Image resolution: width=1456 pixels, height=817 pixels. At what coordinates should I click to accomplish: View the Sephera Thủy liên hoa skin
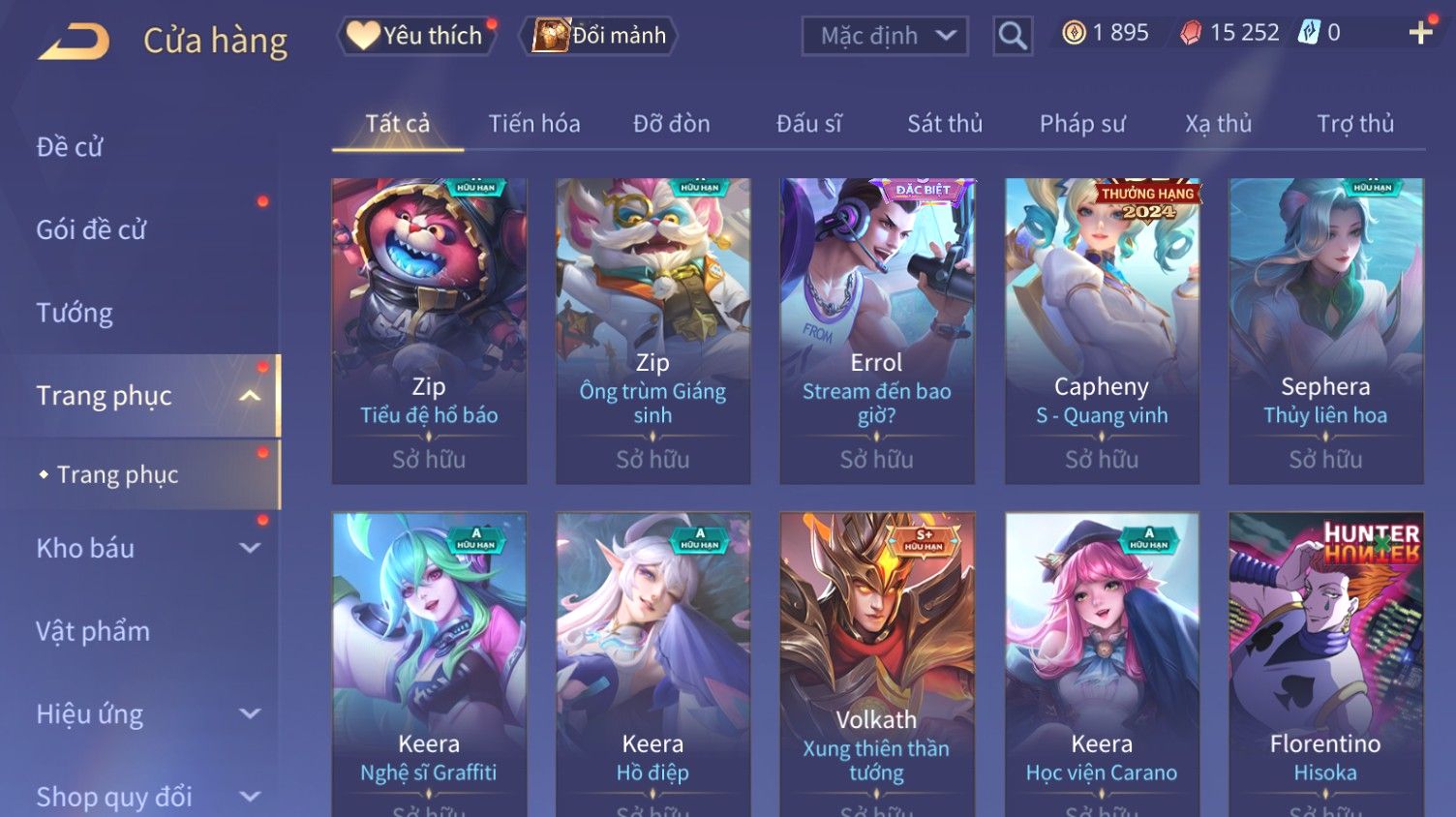1325,329
